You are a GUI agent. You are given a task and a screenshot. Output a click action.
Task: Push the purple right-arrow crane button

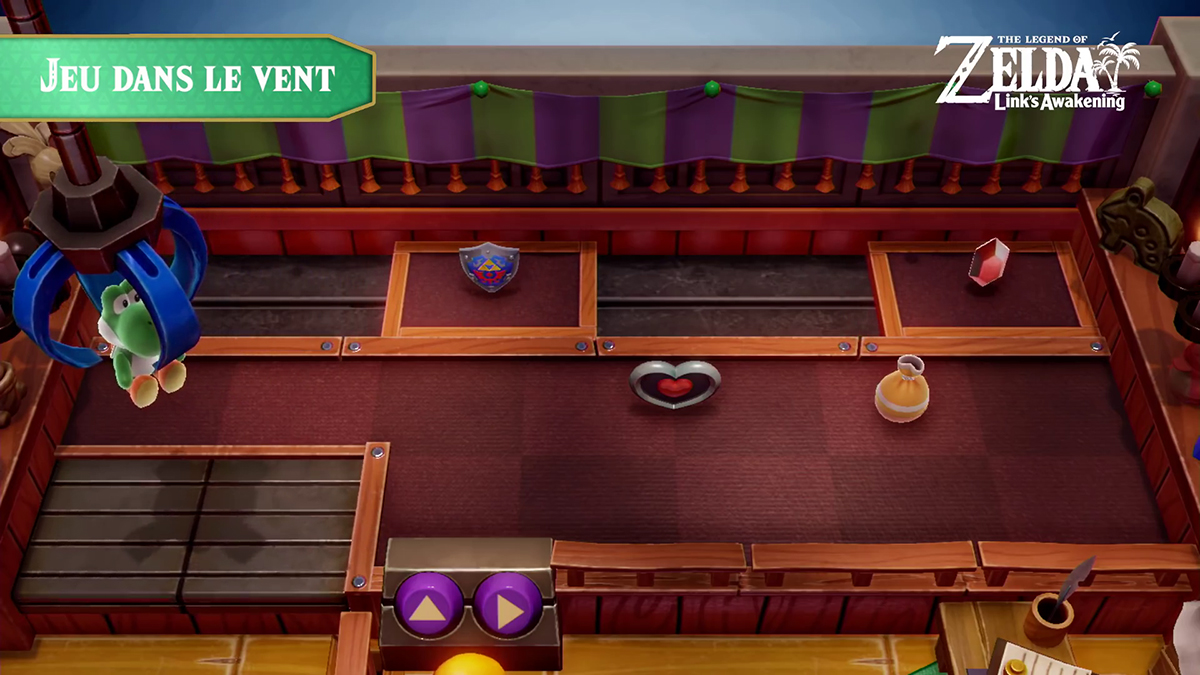click(508, 604)
